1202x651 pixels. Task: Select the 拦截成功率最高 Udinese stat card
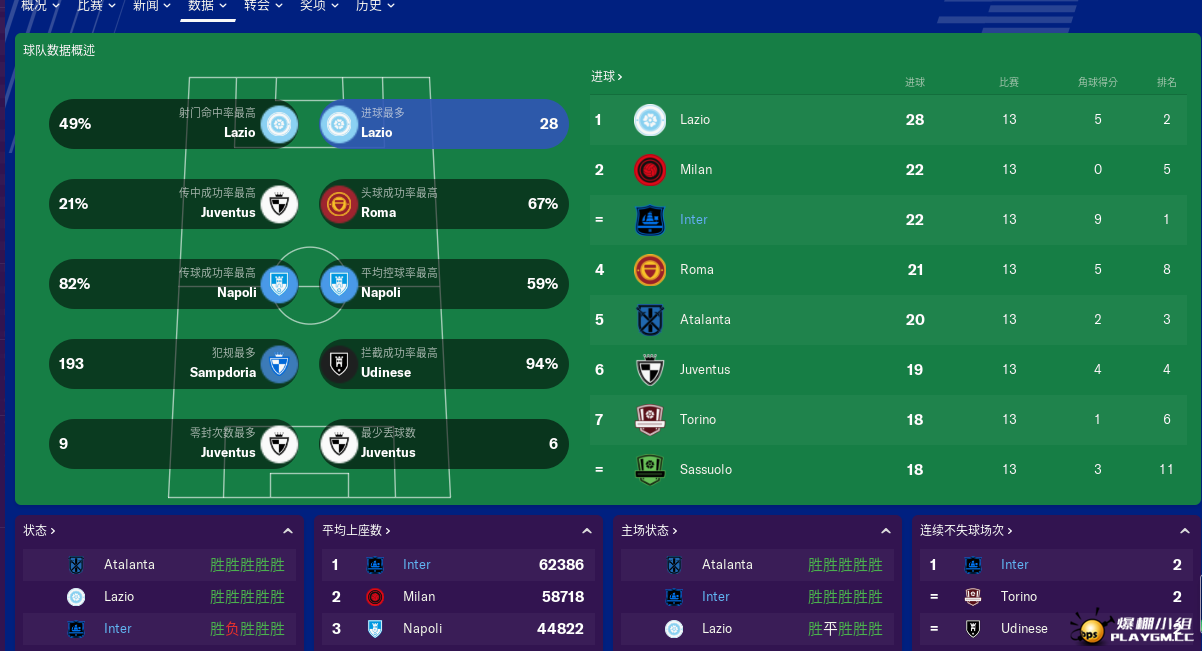coord(443,364)
